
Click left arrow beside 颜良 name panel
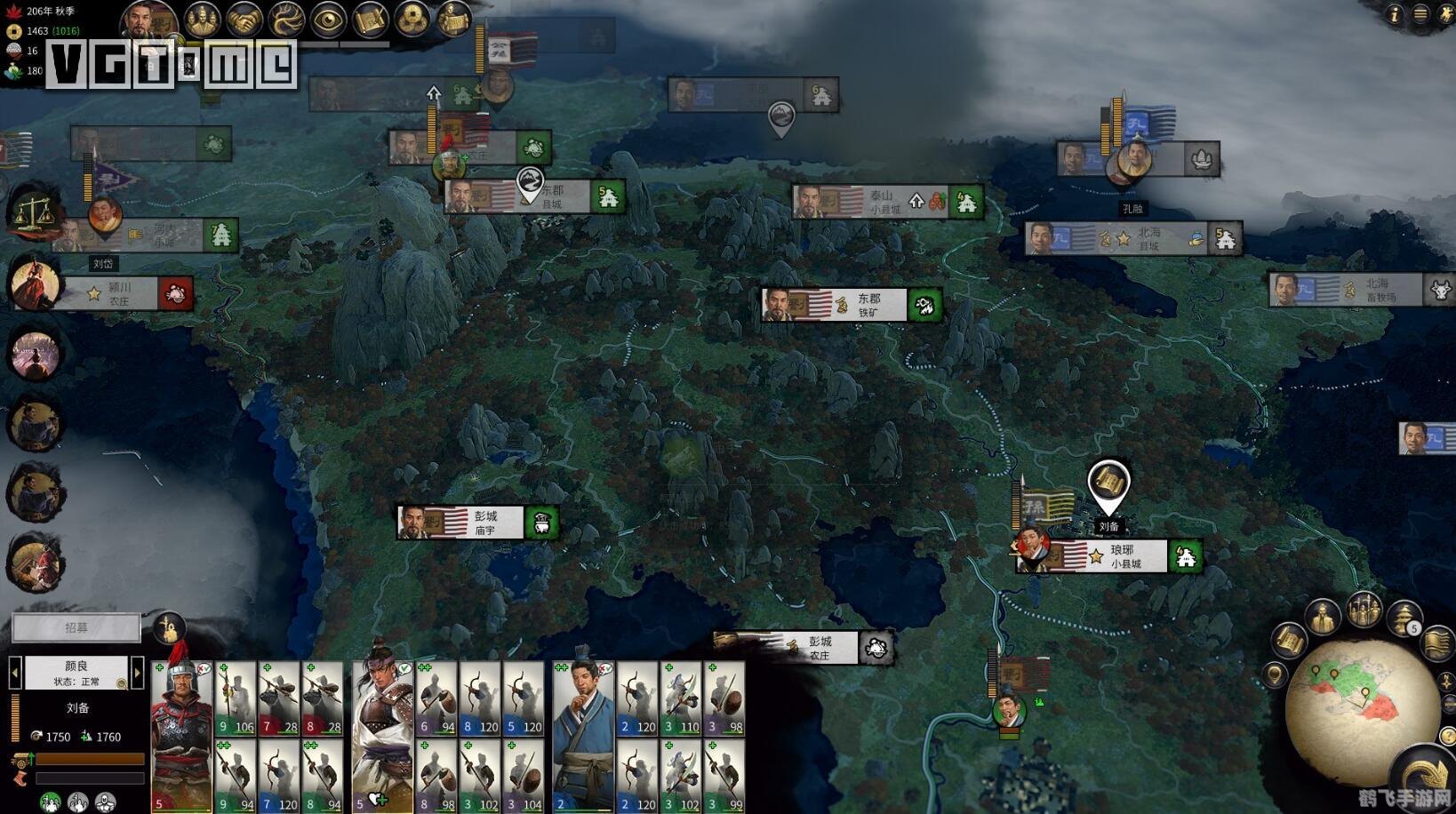coord(15,673)
